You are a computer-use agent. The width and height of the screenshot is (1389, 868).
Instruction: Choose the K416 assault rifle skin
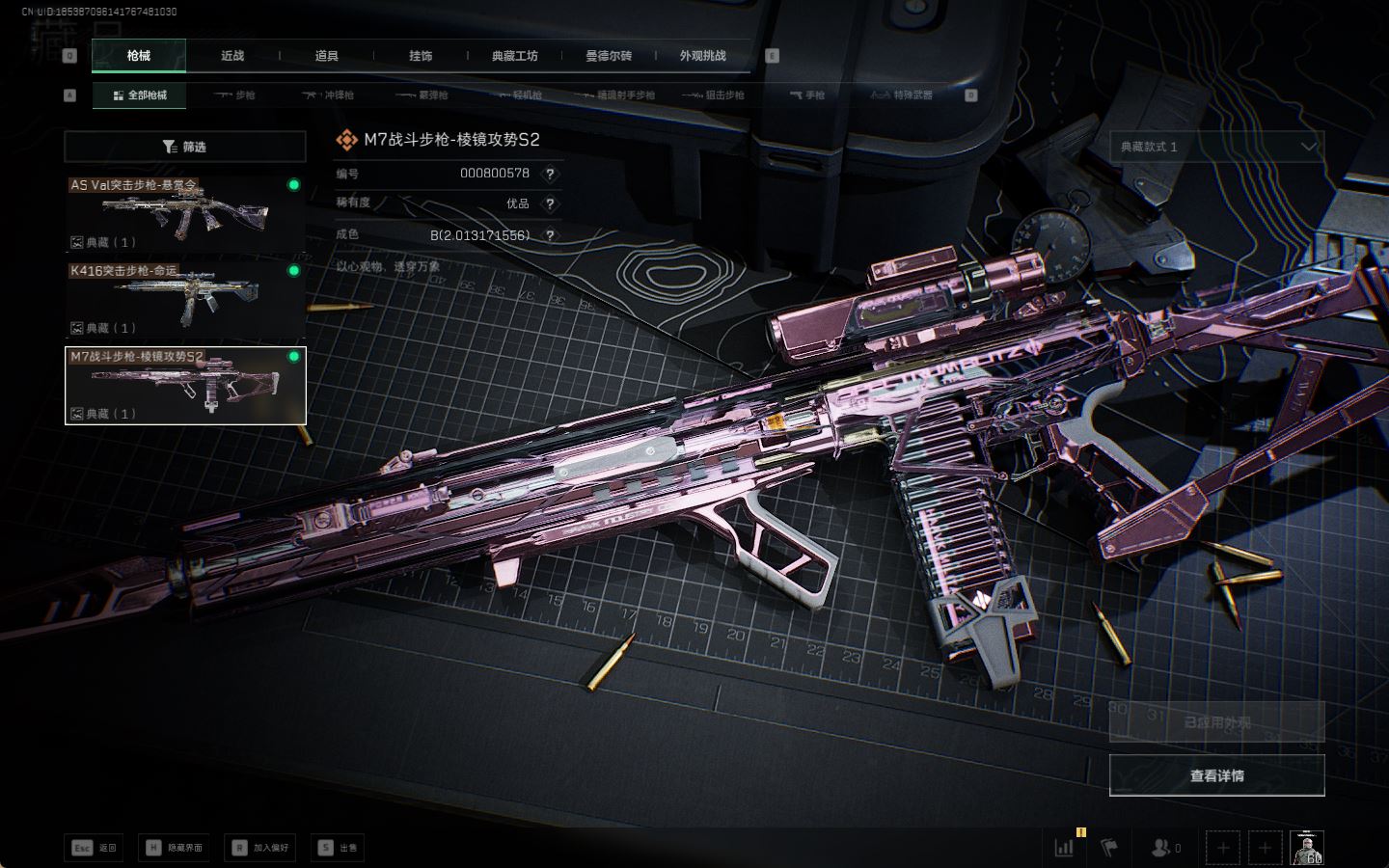click(184, 299)
